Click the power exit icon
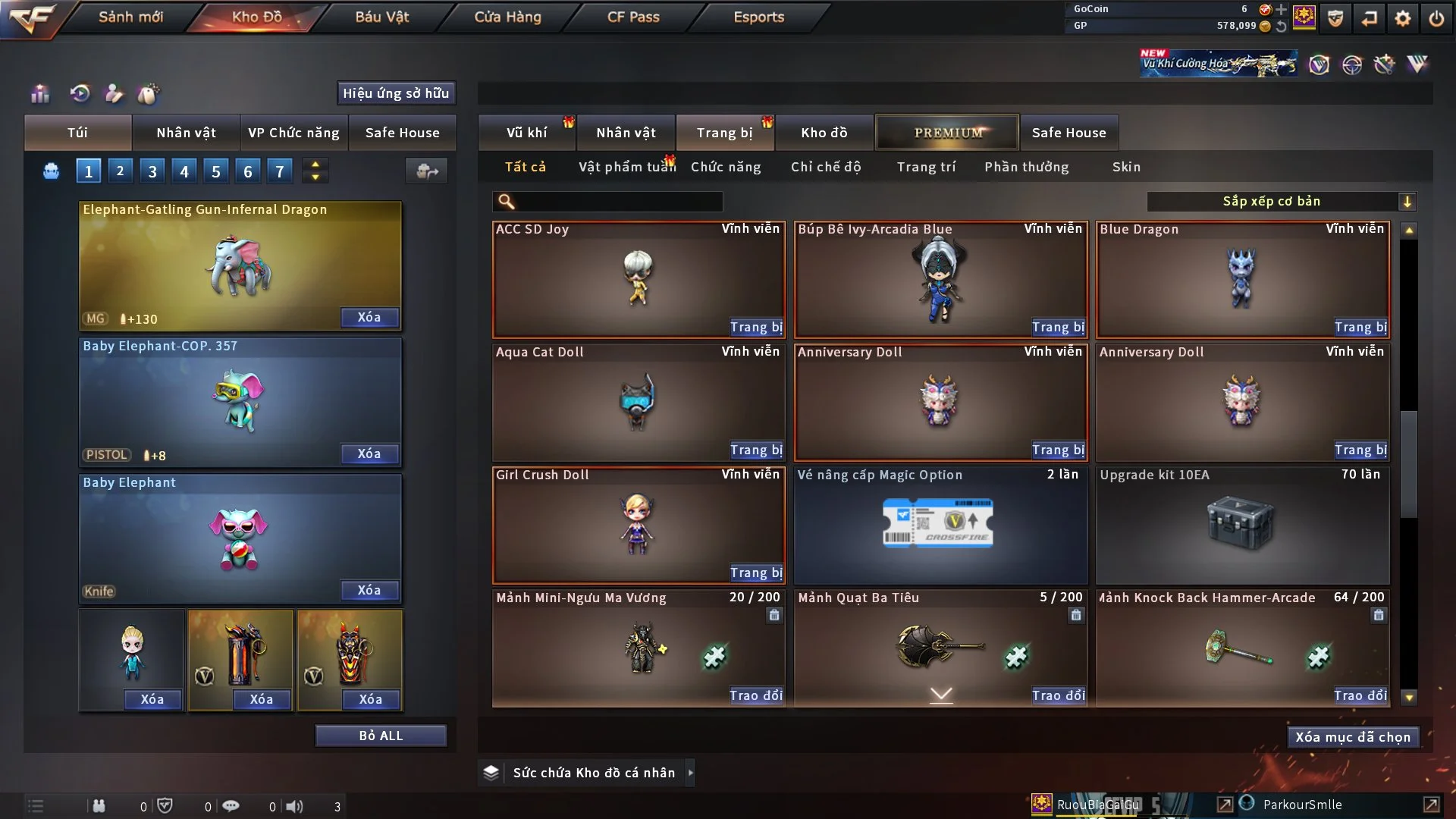The image size is (1456, 819). point(1436,18)
